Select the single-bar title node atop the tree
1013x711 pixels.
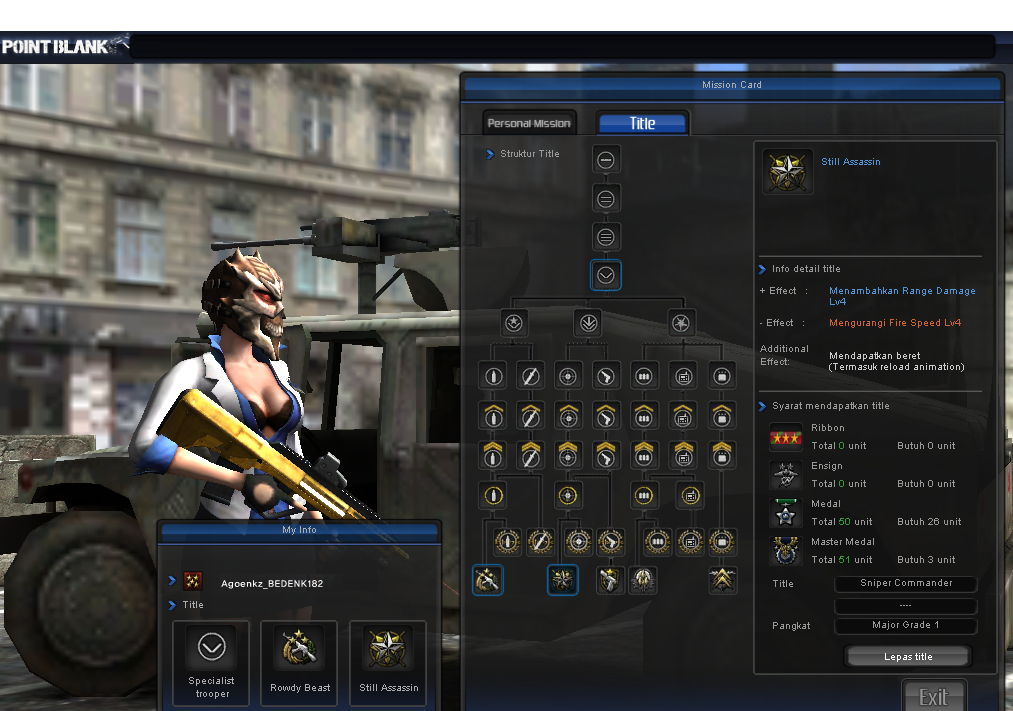[x=606, y=160]
